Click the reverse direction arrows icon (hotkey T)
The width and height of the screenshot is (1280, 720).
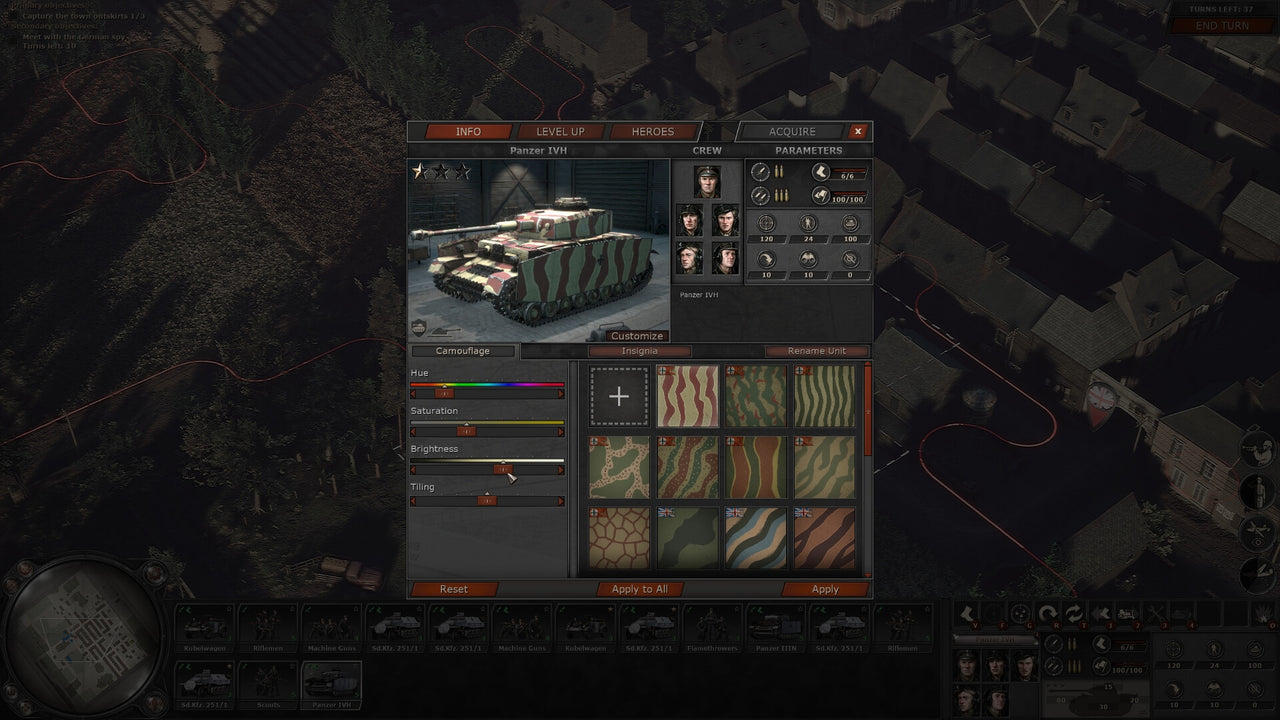(x=1075, y=611)
